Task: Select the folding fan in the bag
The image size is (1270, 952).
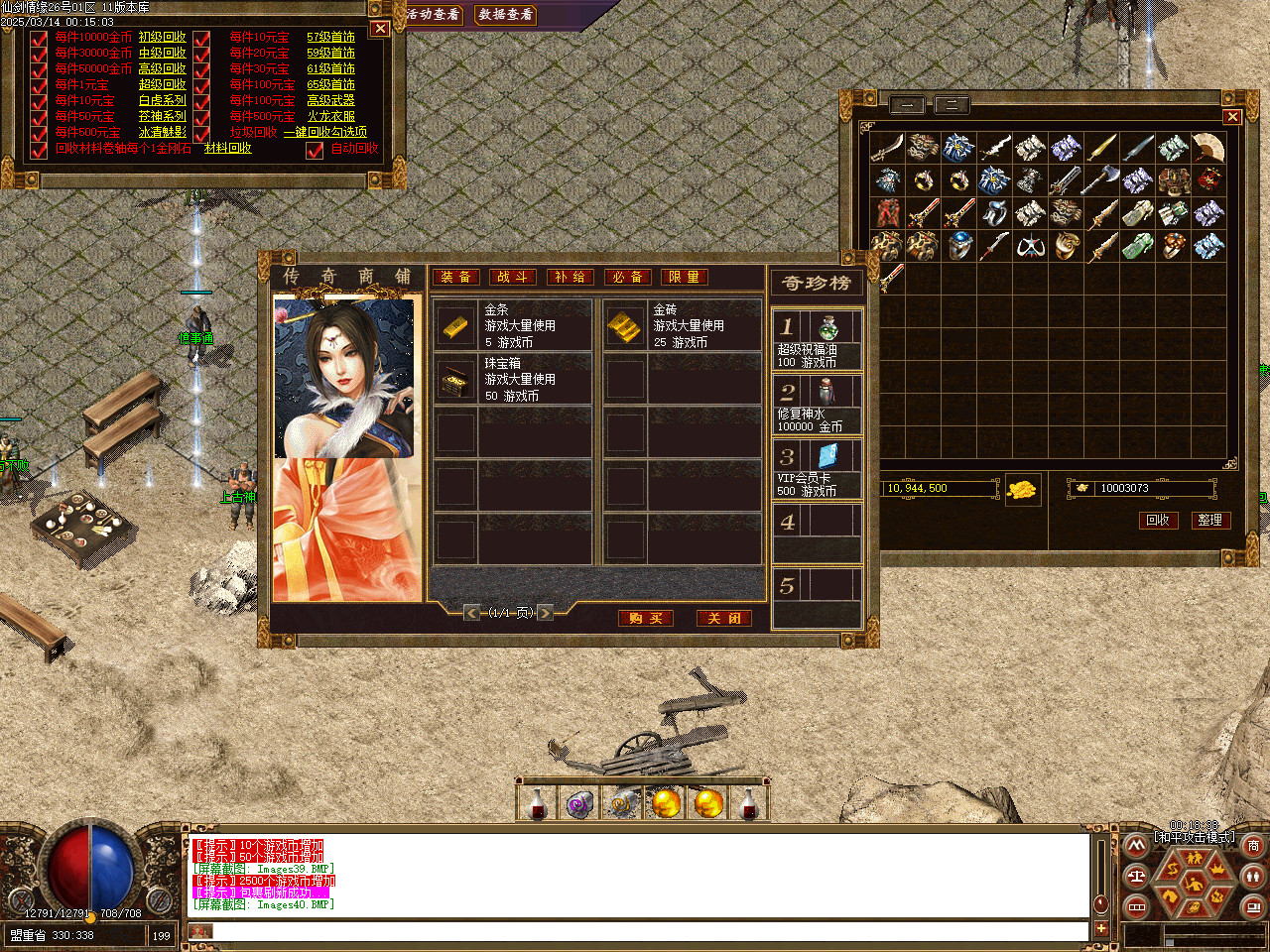Action: click(1208, 148)
